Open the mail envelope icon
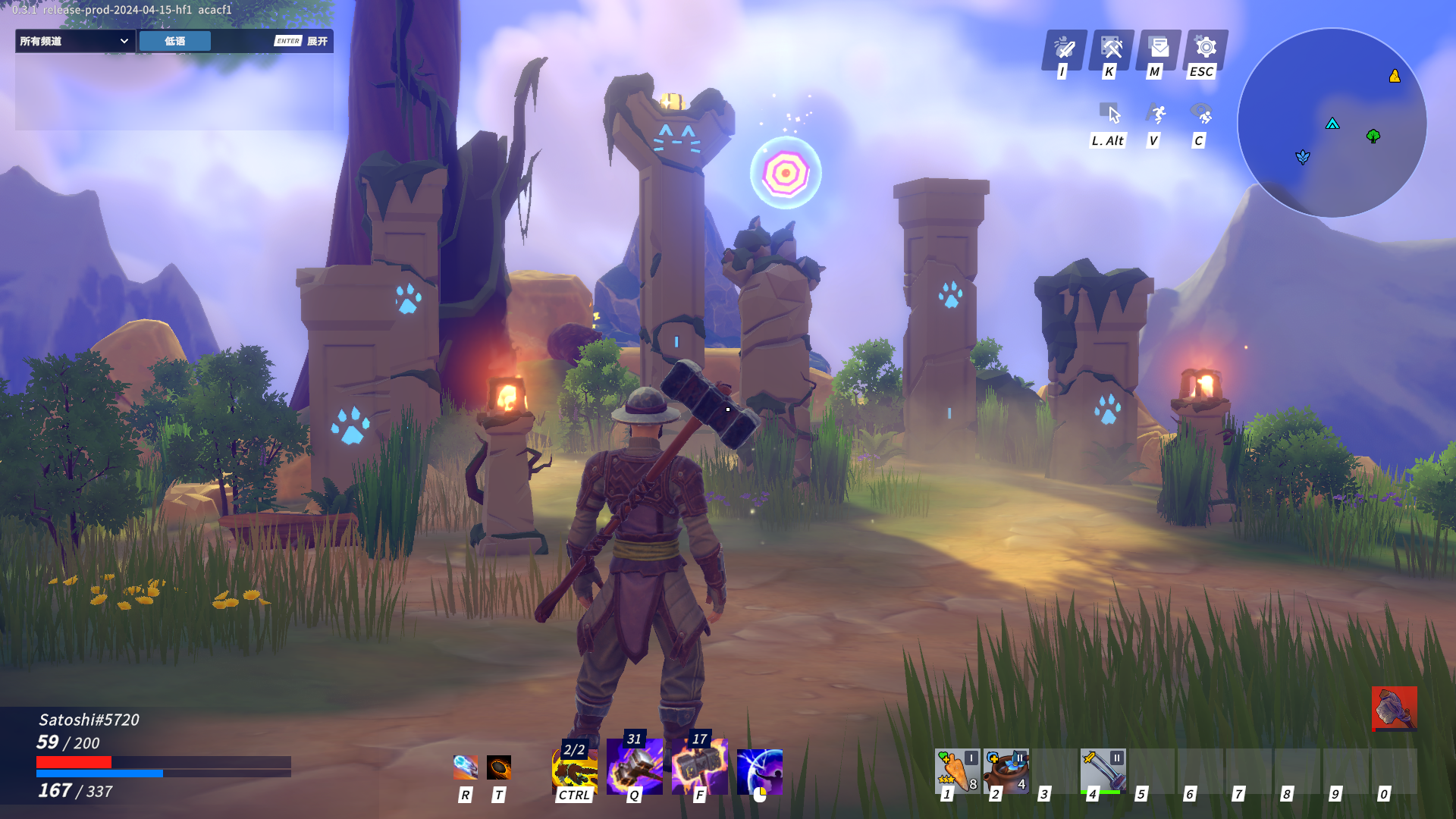 pyautogui.click(x=1159, y=49)
